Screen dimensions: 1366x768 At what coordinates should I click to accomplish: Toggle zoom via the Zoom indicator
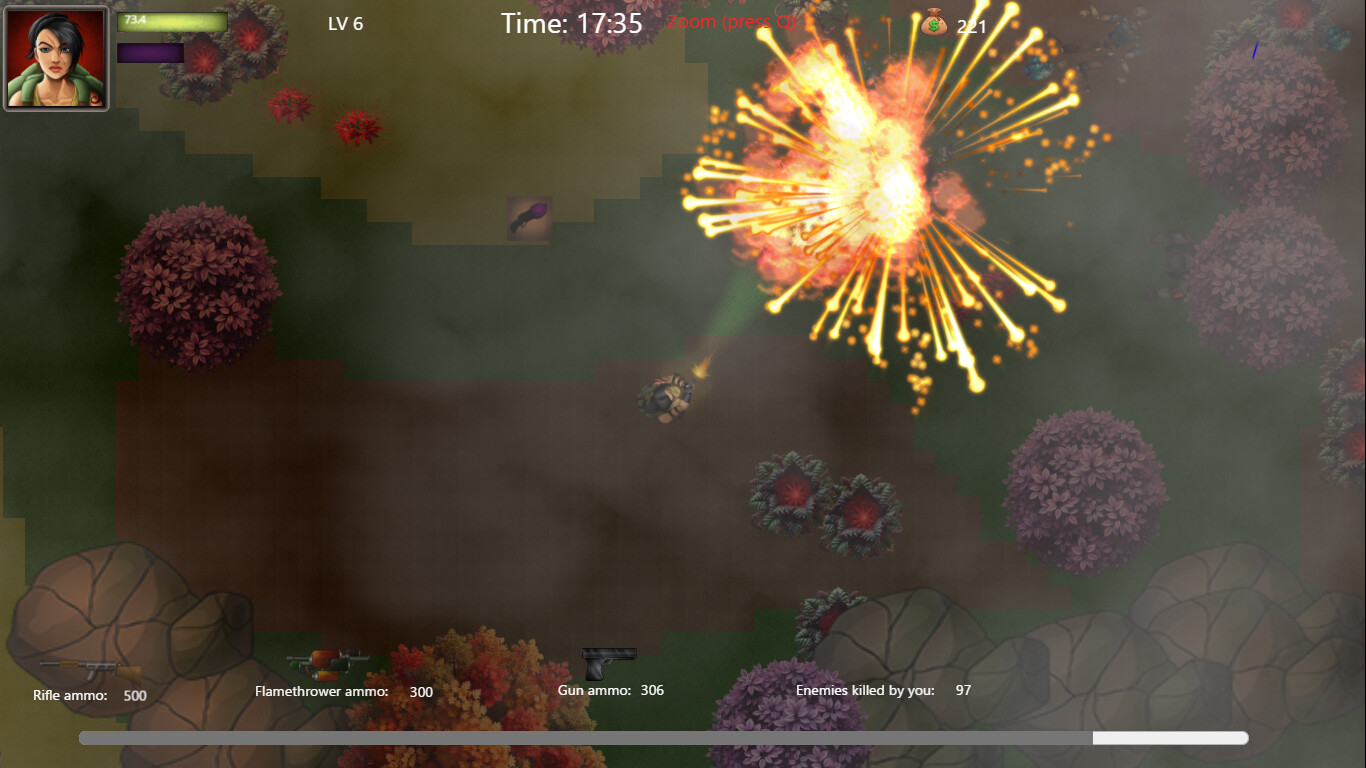click(x=733, y=22)
